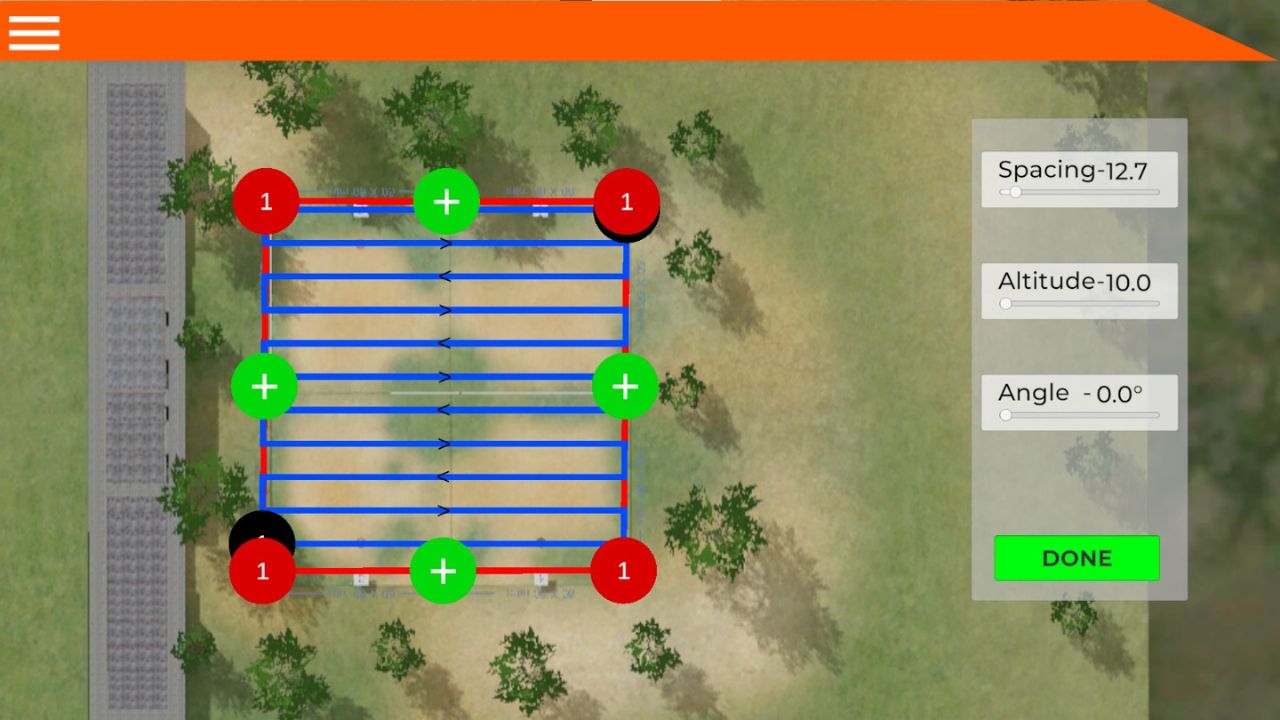Screen dimensions: 1280x720
Task: Select the bottom-left red waypoint marker
Action: 262,571
